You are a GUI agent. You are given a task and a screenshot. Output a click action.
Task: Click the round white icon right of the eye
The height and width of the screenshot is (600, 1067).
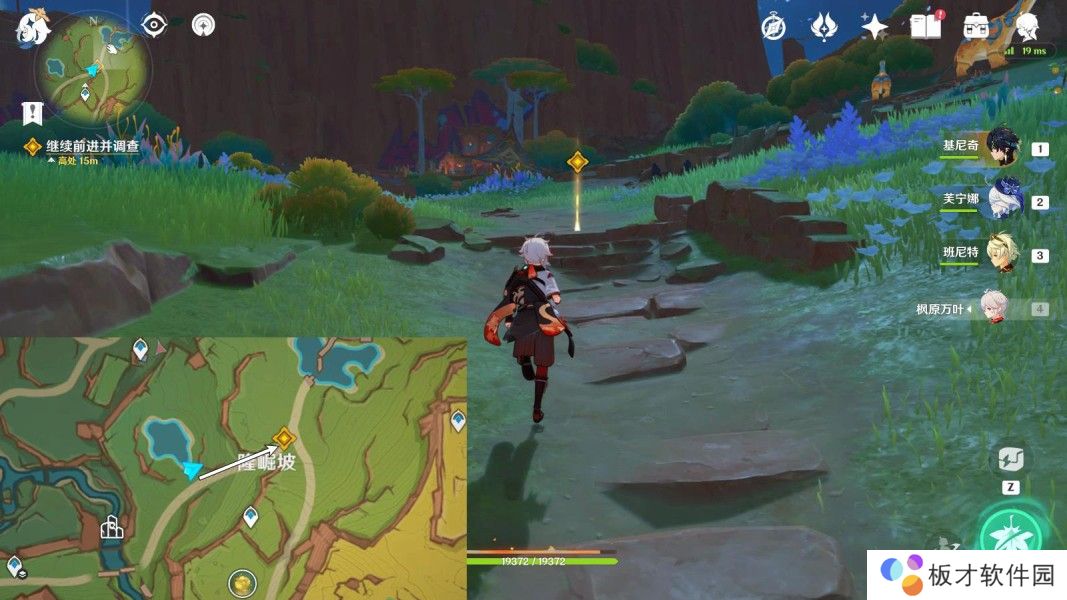[x=203, y=25]
